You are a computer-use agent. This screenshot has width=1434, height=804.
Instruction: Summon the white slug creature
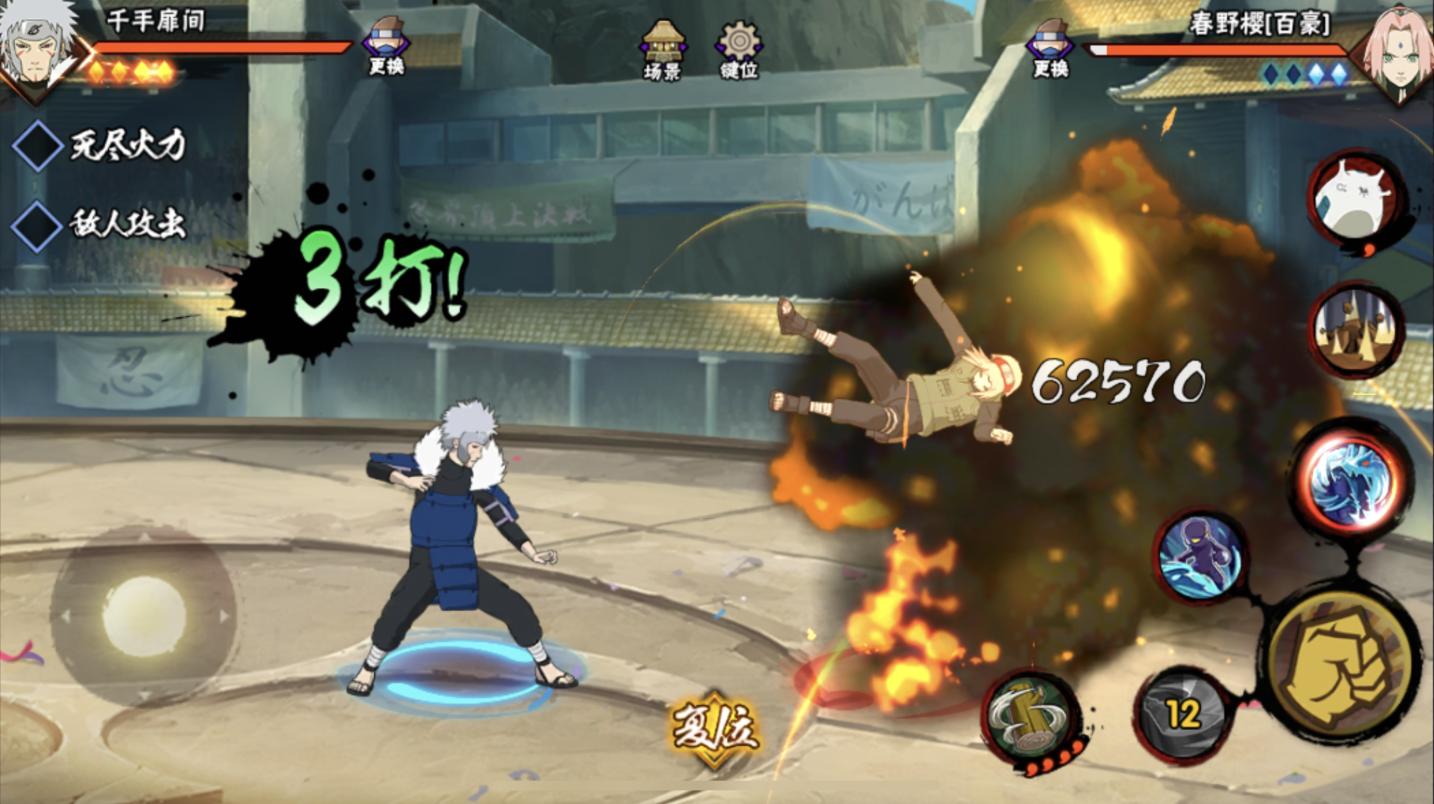pyautogui.click(x=1355, y=201)
